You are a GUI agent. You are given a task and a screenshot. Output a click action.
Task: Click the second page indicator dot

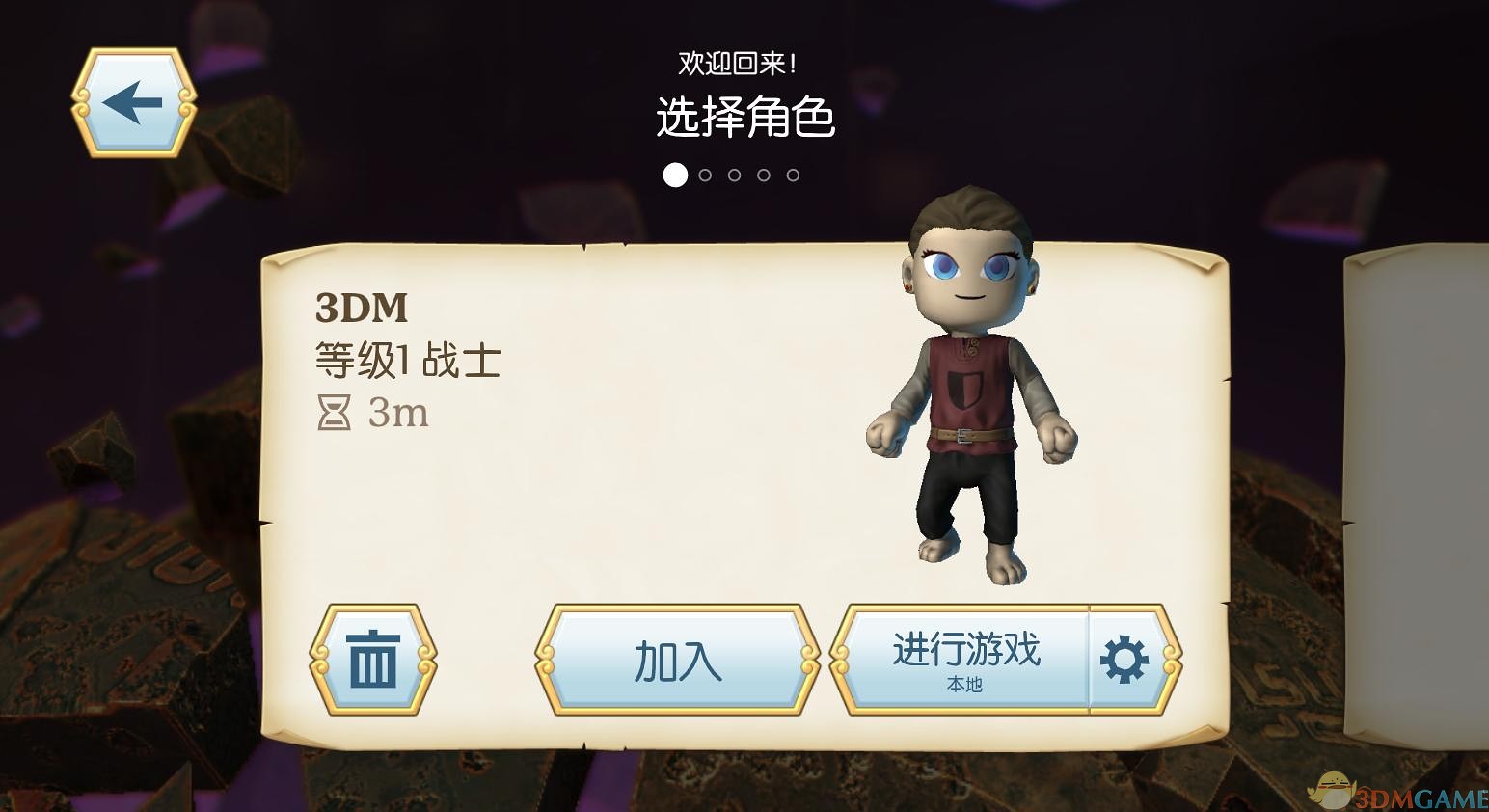(707, 176)
